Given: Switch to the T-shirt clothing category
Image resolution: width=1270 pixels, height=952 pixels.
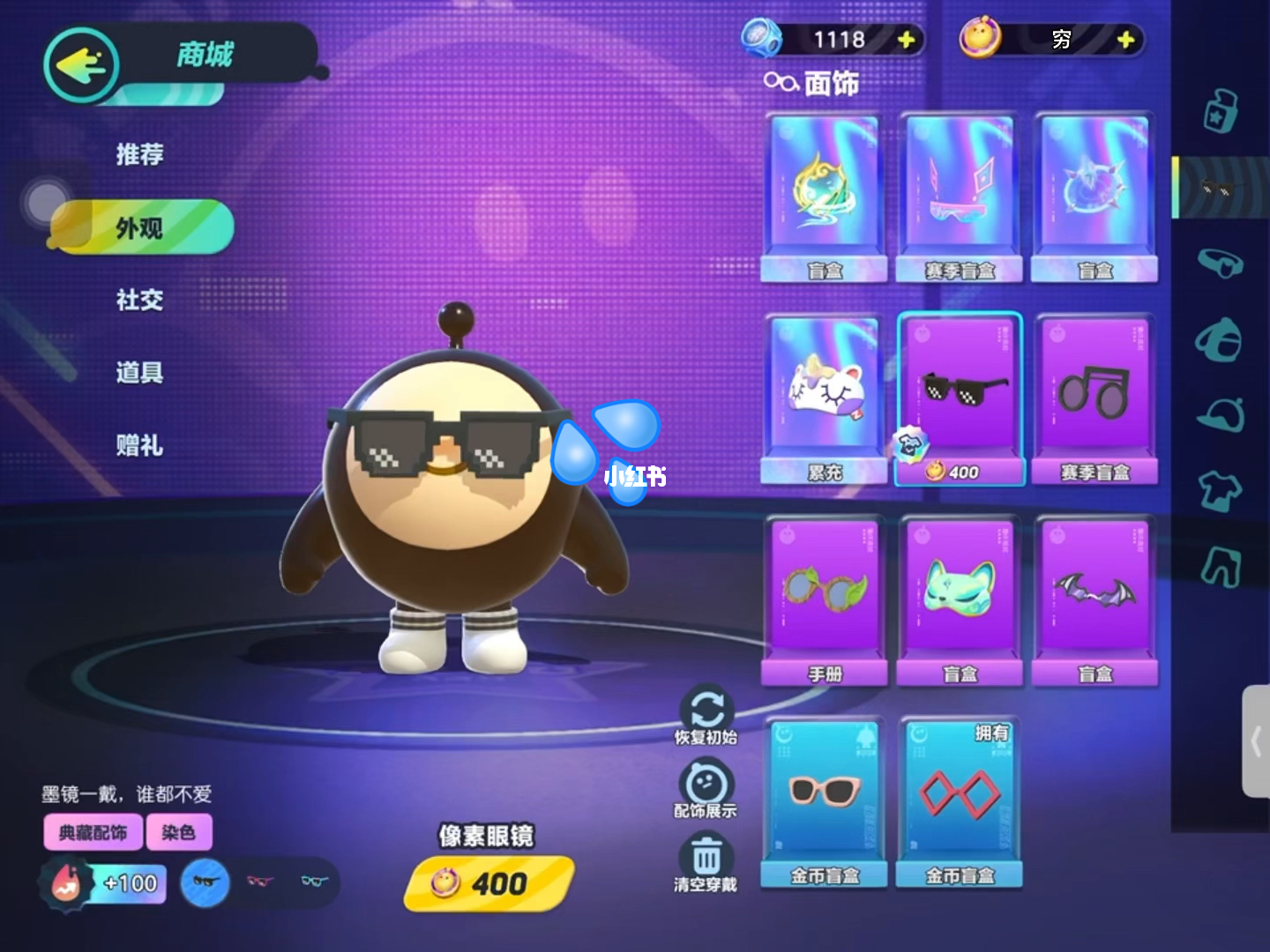Looking at the screenshot, I should point(1220,490).
